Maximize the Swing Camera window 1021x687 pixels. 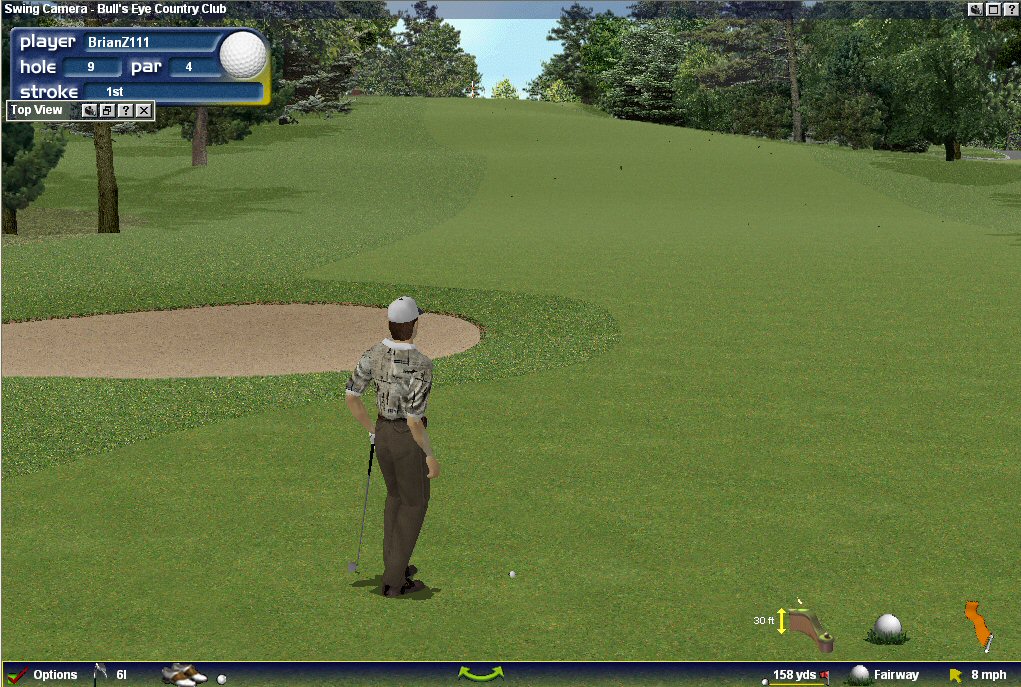click(x=993, y=9)
